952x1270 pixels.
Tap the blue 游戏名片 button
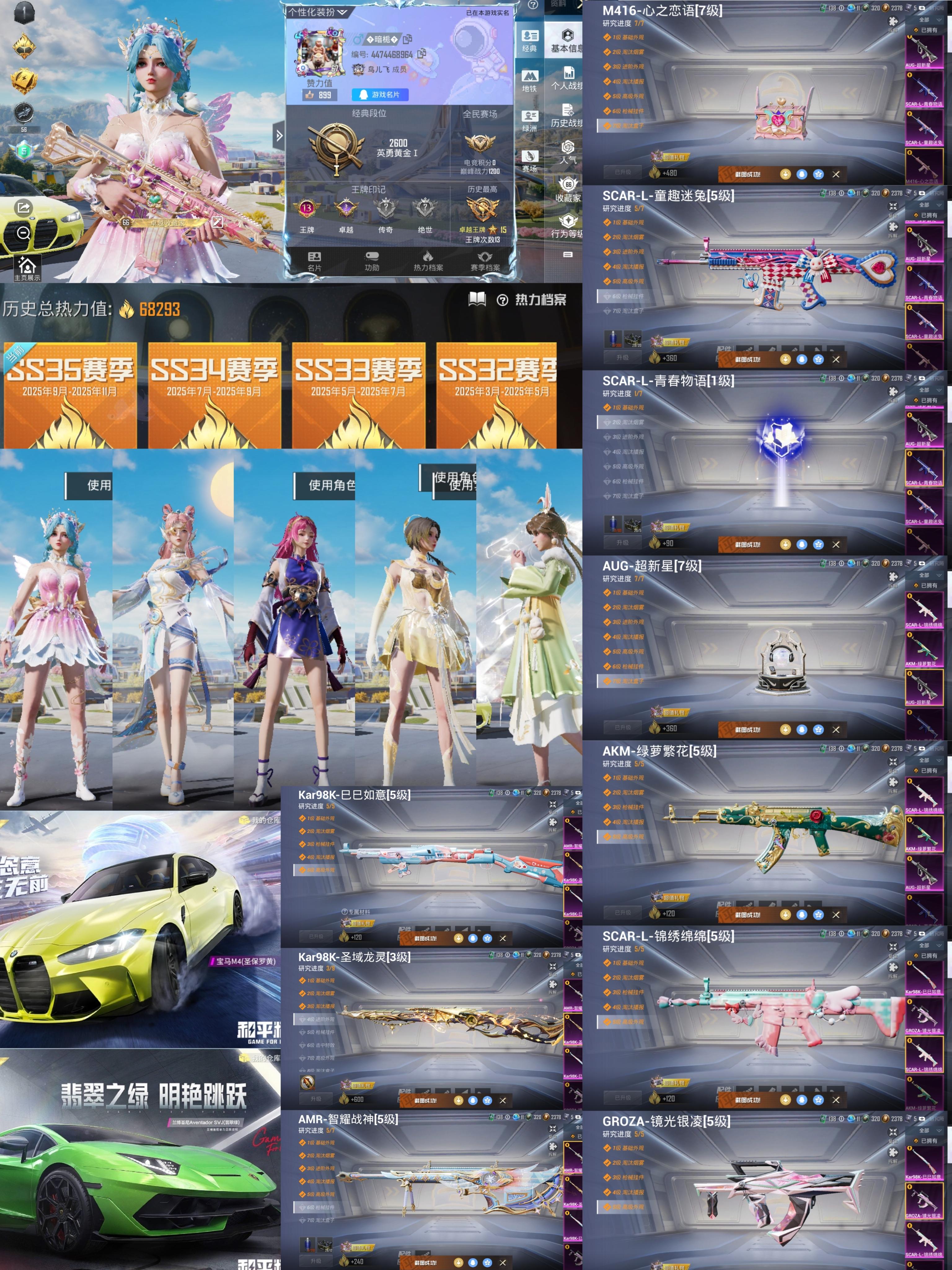379,95
